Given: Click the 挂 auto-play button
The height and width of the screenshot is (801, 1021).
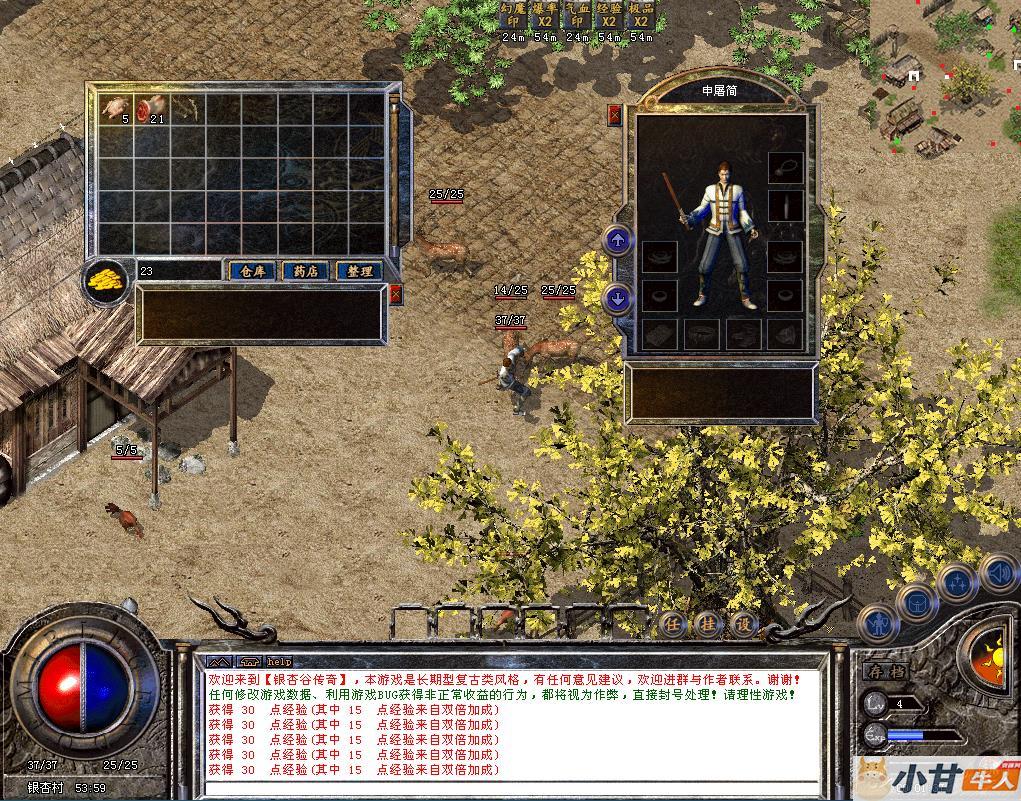Looking at the screenshot, I should pos(707,624).
